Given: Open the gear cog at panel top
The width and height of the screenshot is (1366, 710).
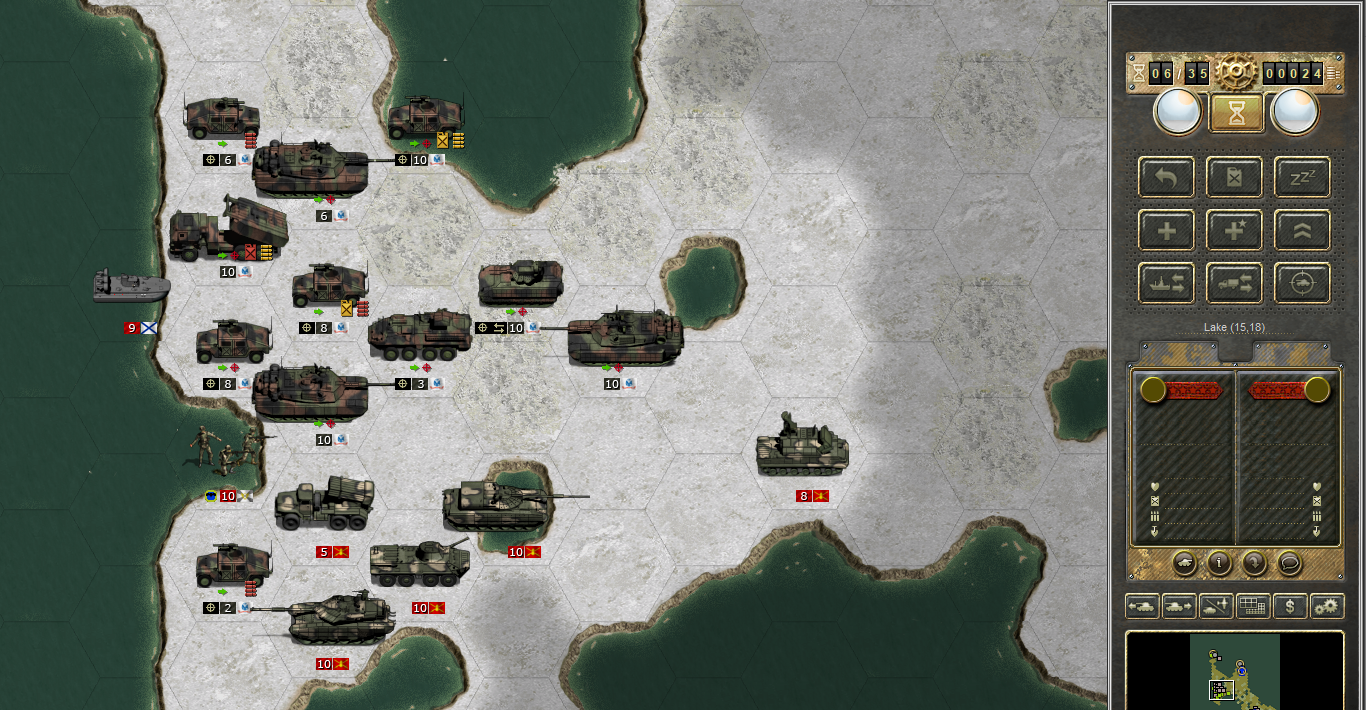Looking at the screenshot, I should point(1236,70).
